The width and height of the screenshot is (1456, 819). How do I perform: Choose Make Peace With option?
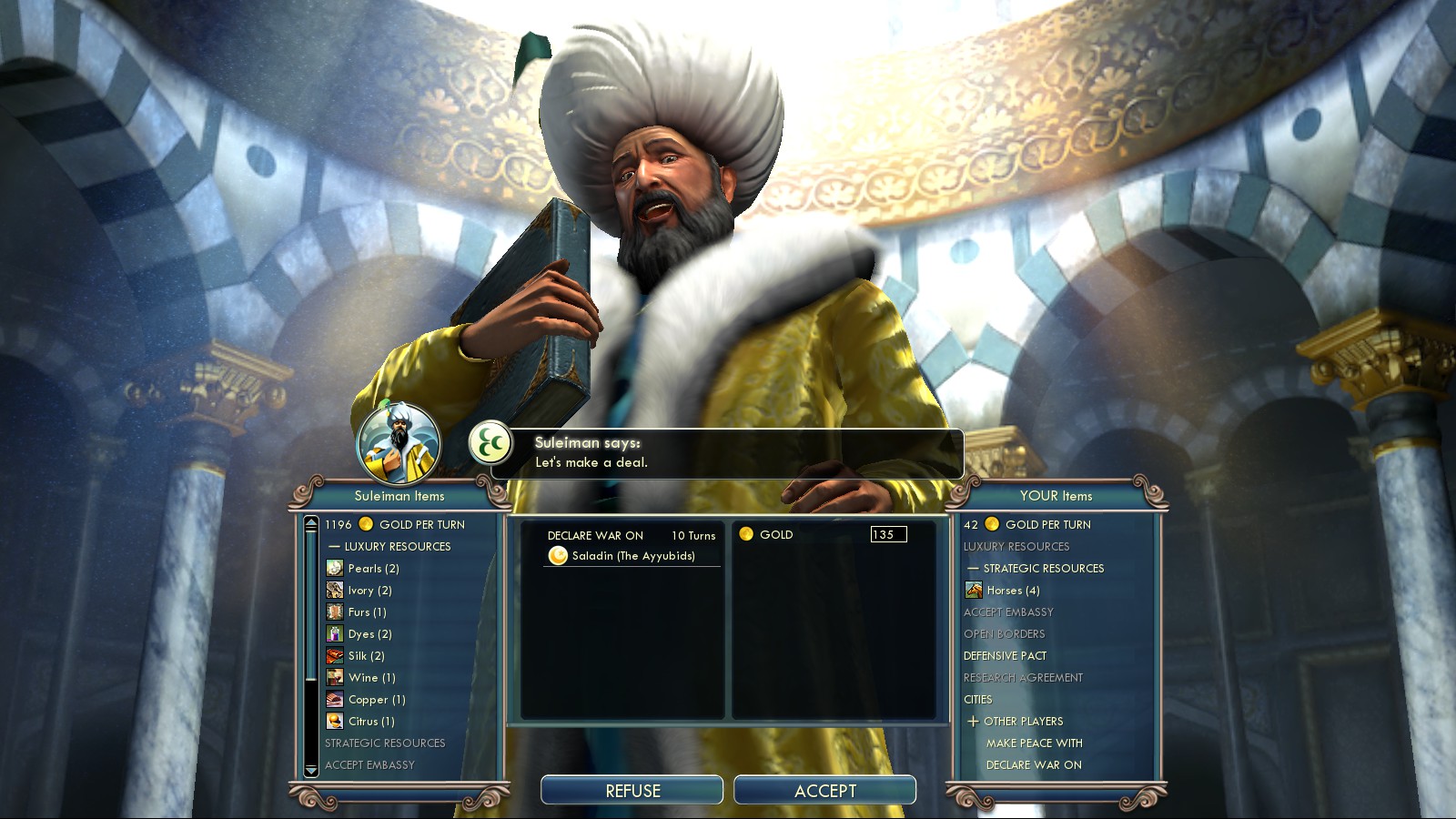(x=1034, y=743)
